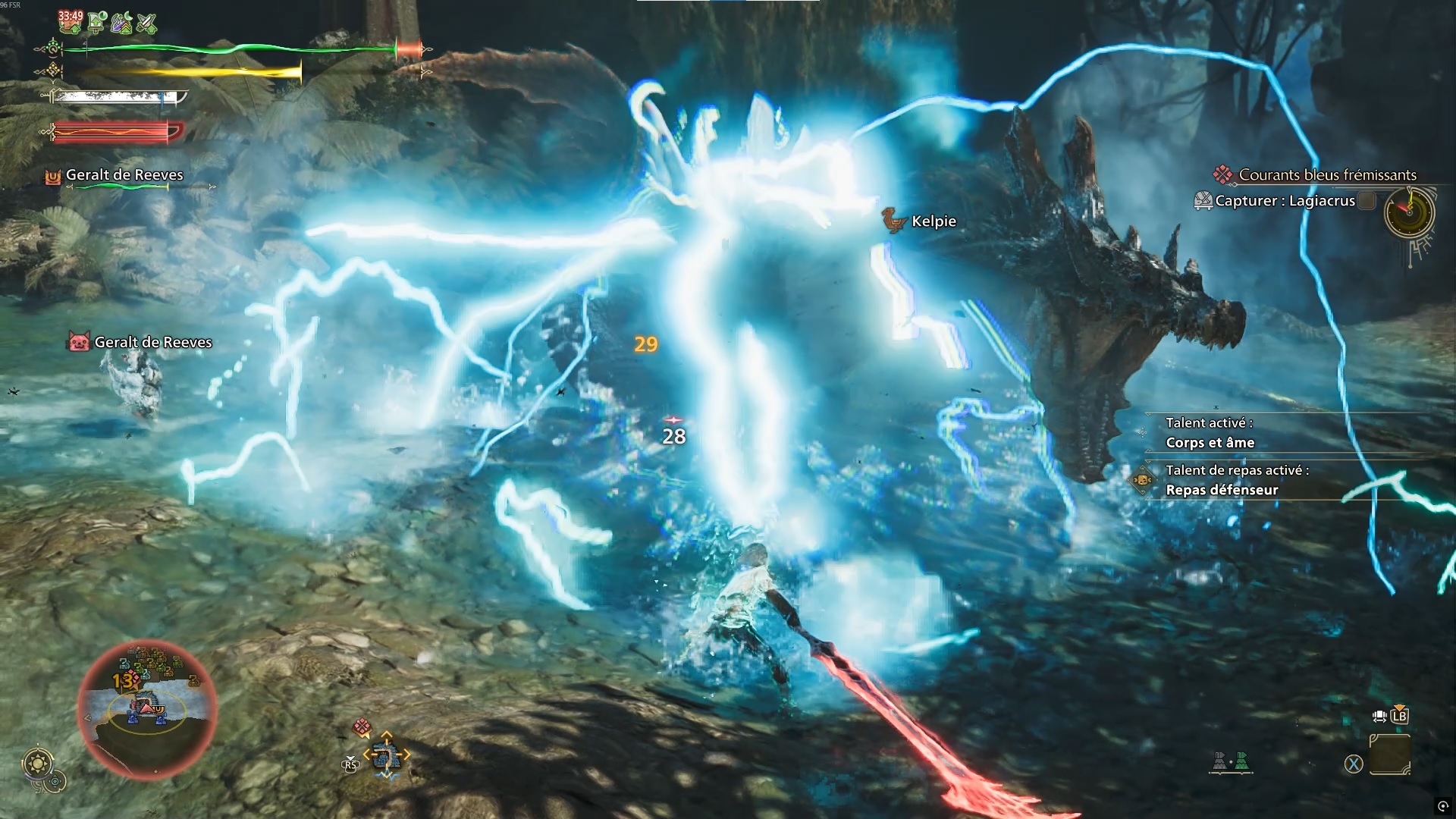
Task: Toggle monster lock-on with the RS prompt
Action: (x=350, y=764)
